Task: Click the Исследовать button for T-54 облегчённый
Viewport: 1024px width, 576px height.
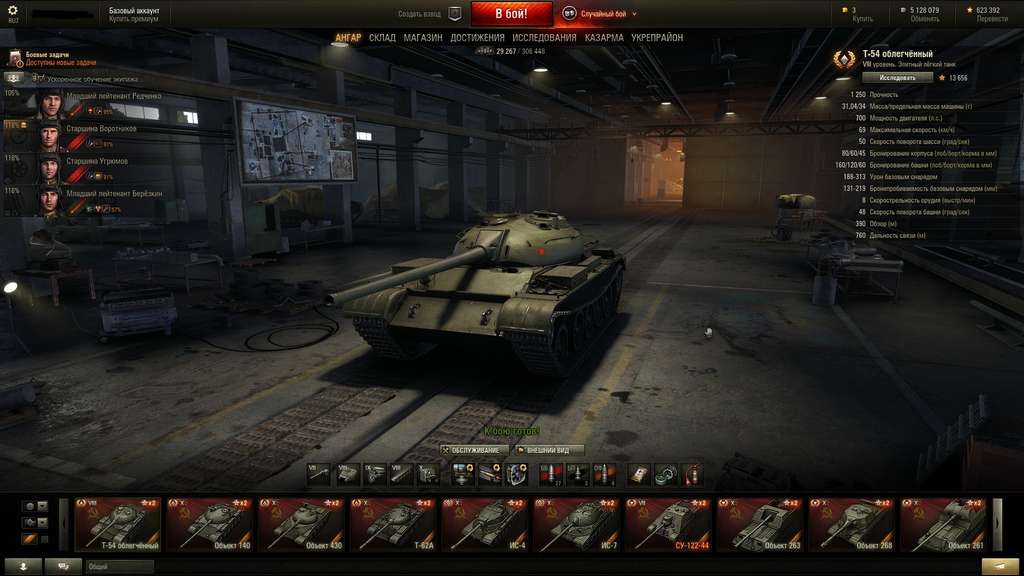Action: coord(897,77)
